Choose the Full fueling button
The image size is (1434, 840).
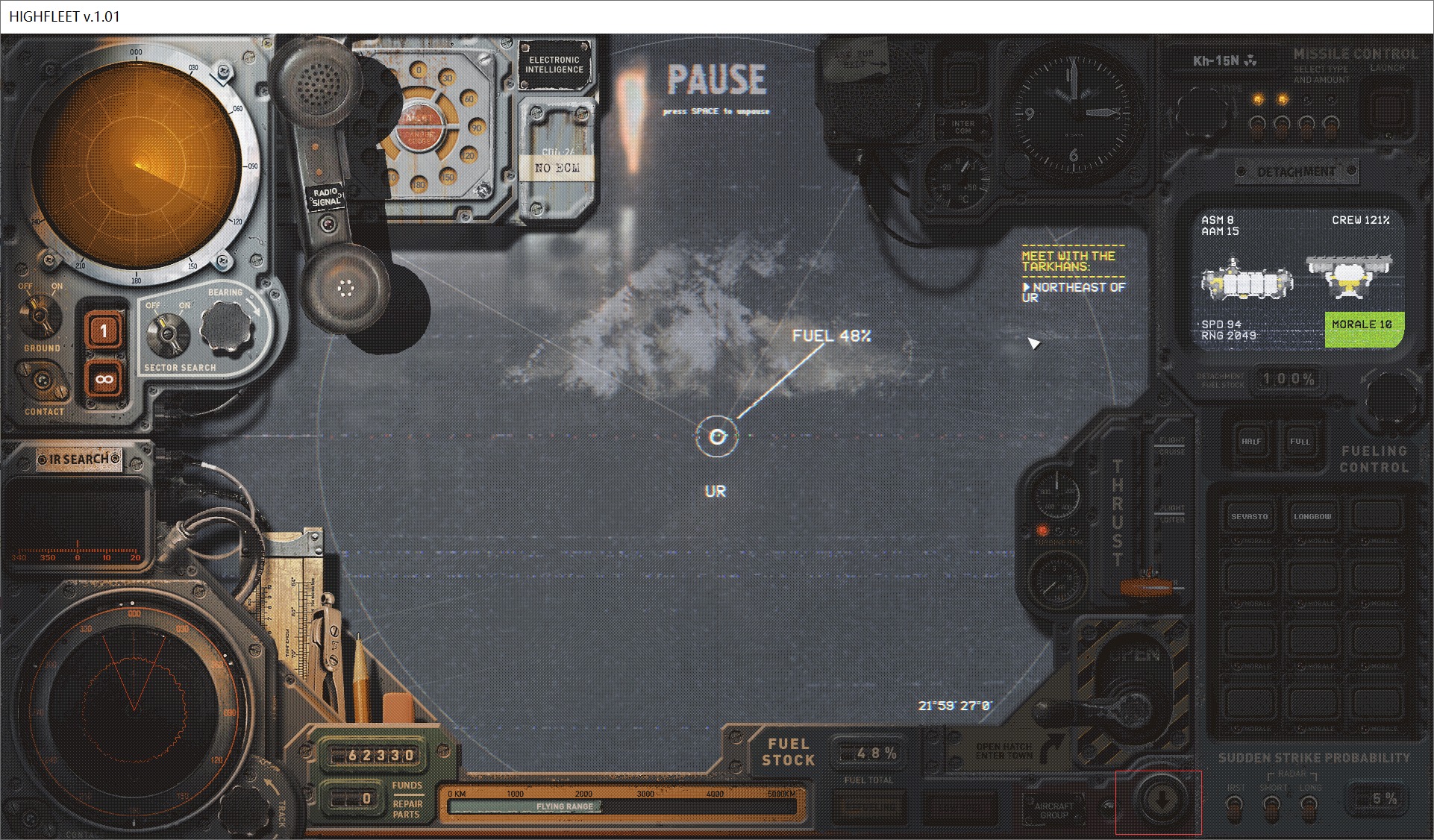1300,442
